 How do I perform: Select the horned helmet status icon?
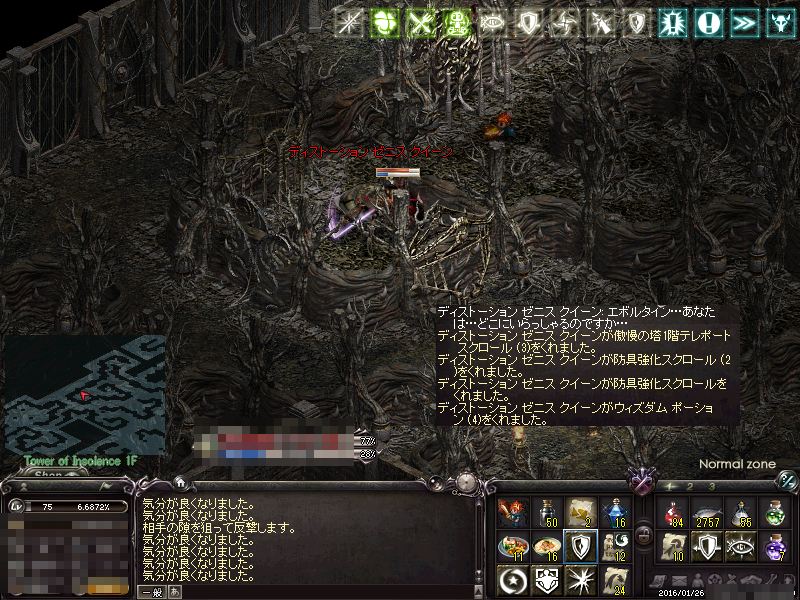coord(776,22)
